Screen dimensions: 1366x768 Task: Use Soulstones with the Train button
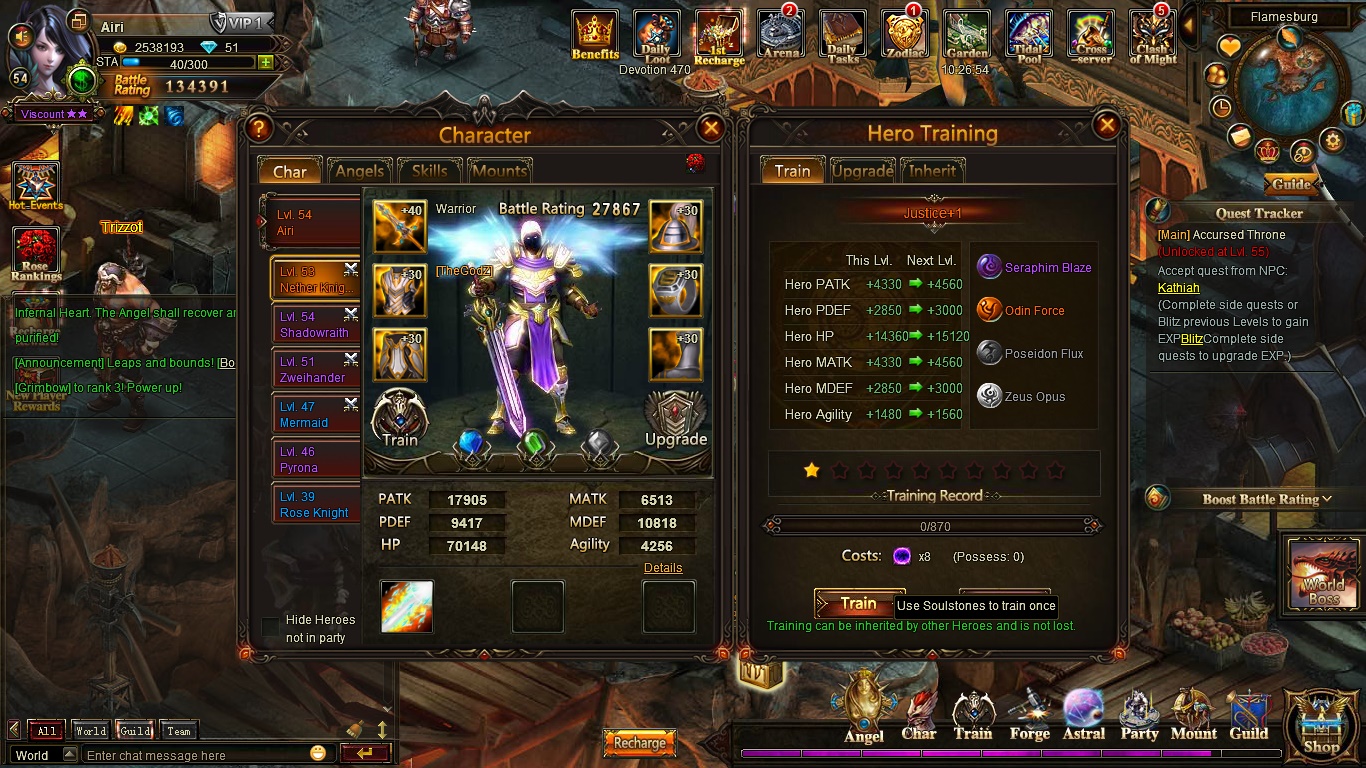858,603
